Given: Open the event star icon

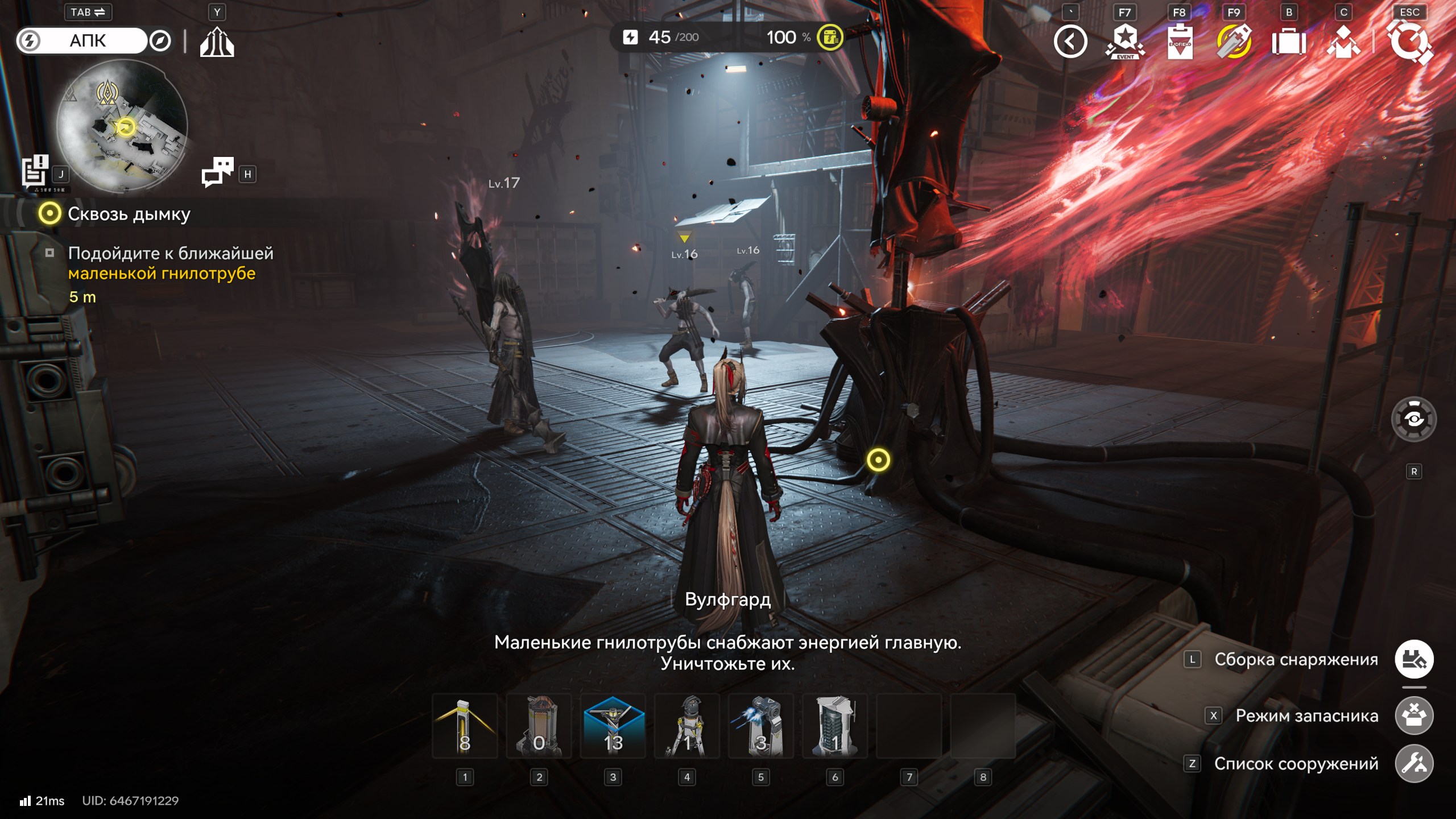Looking at the screenshot, I should click(x=1125, y=42).
